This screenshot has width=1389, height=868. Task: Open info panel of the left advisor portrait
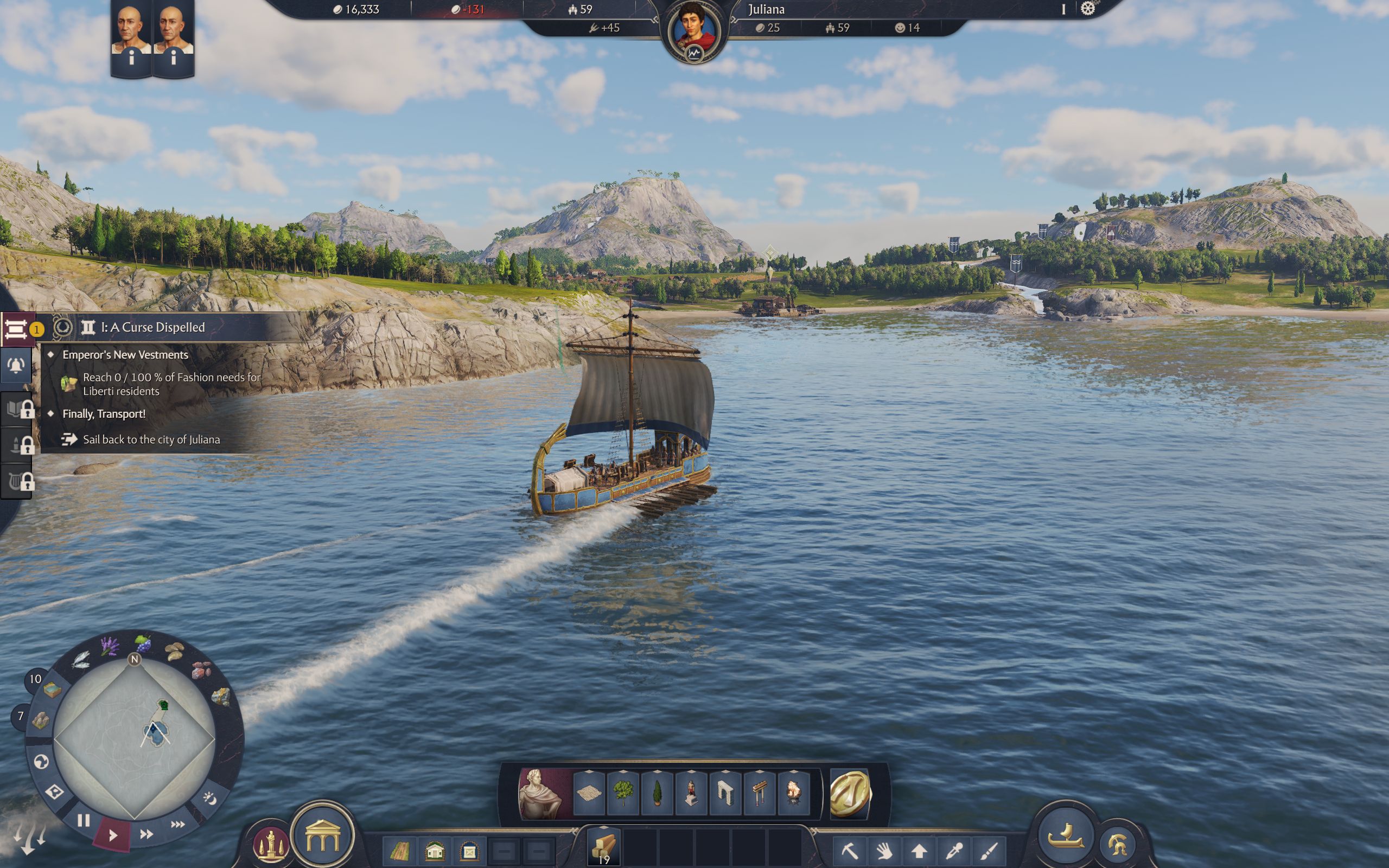(131, 59)
